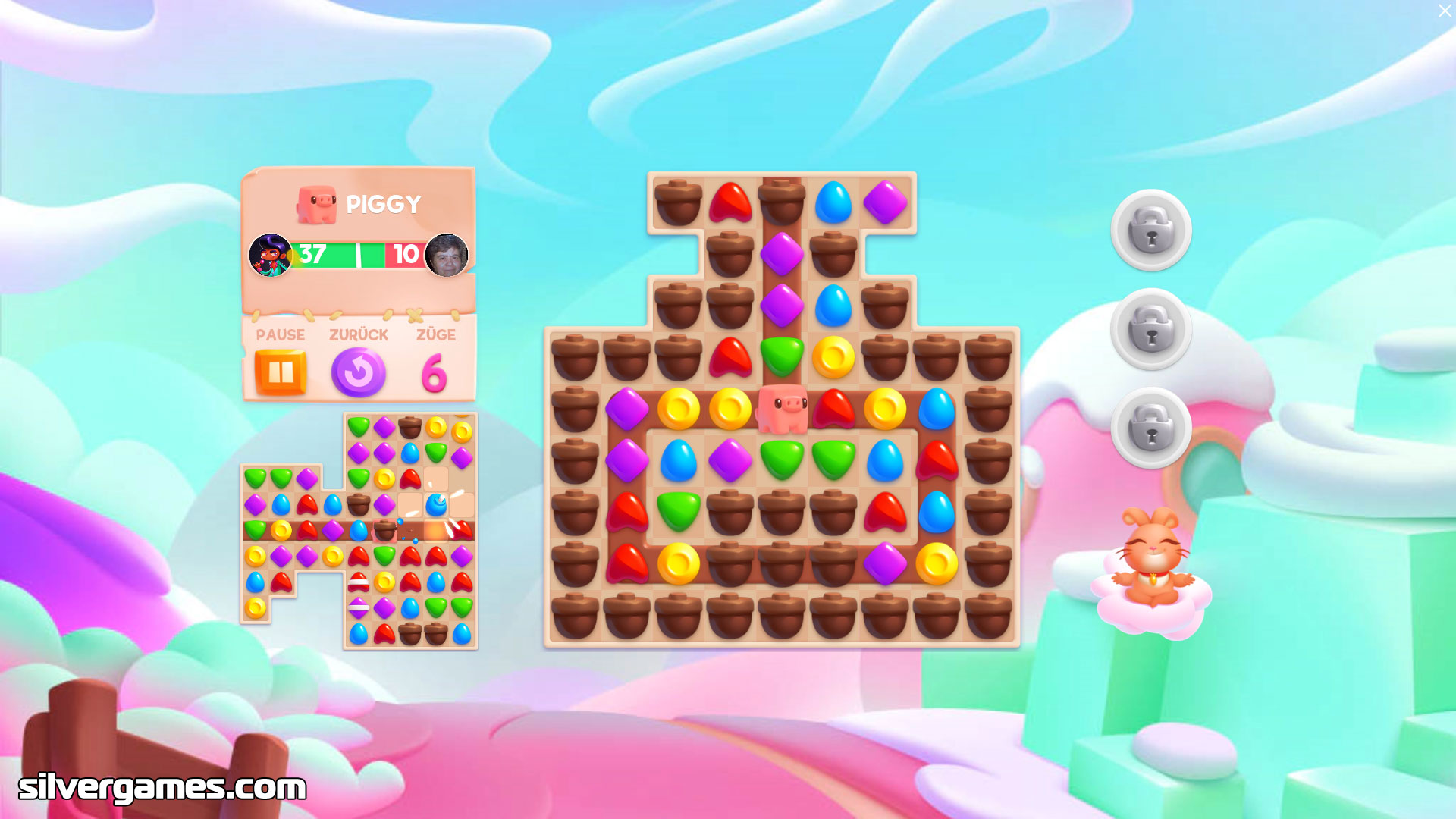Open the player avatar with purple hair
Image resolution: width=1456 pixels, height=819 pixels.
271,255
